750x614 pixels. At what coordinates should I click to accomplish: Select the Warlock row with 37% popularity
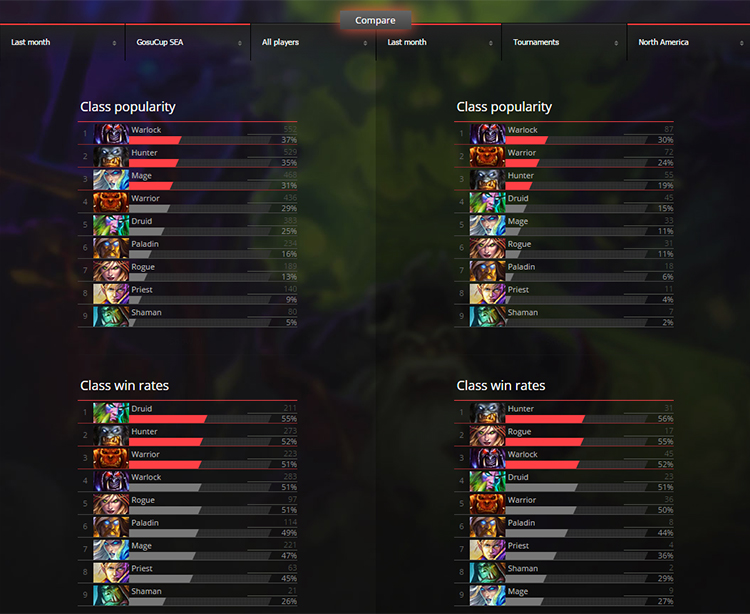tap(188, 134)
